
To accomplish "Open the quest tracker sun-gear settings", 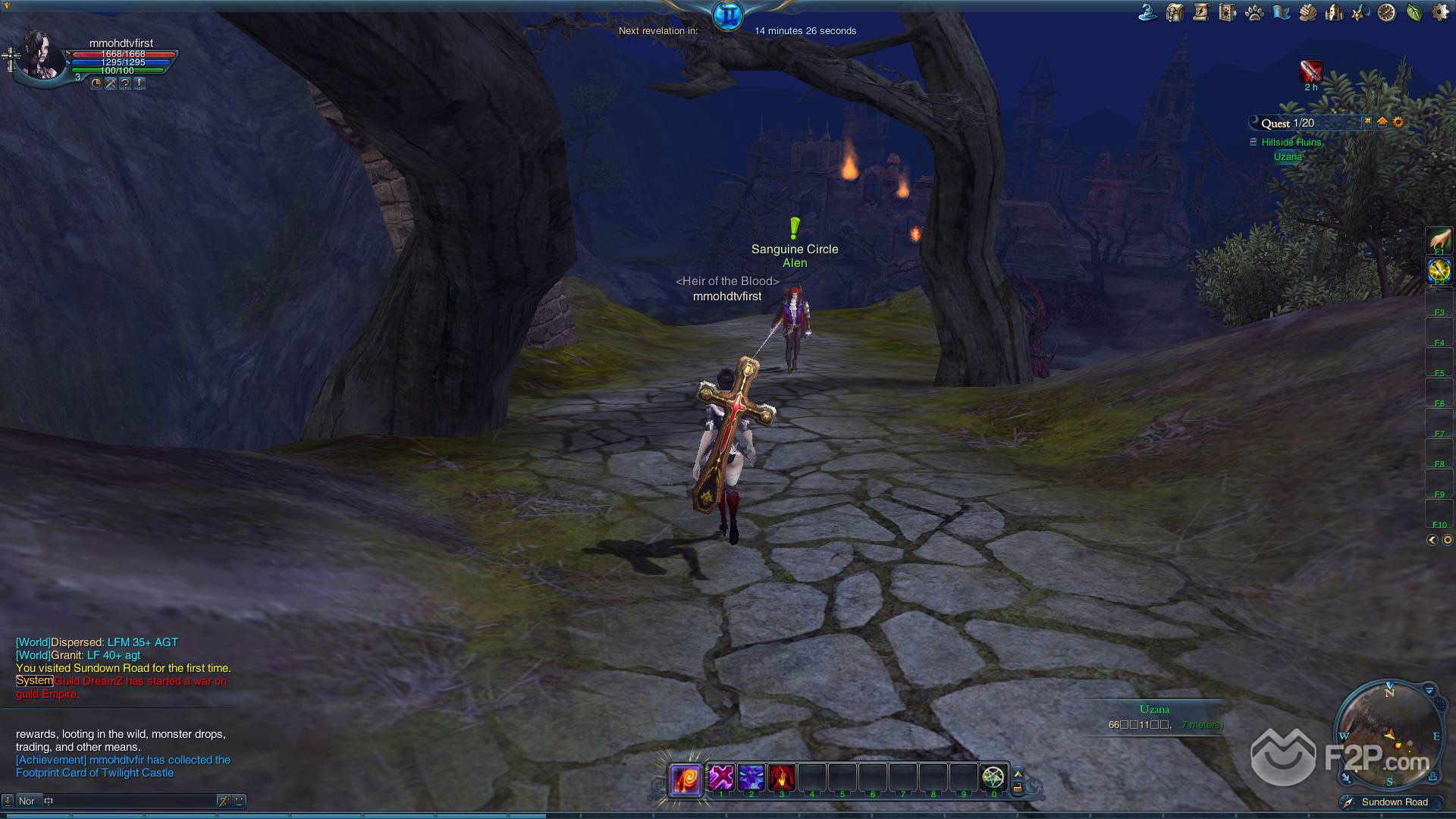I will (1398, 122).
